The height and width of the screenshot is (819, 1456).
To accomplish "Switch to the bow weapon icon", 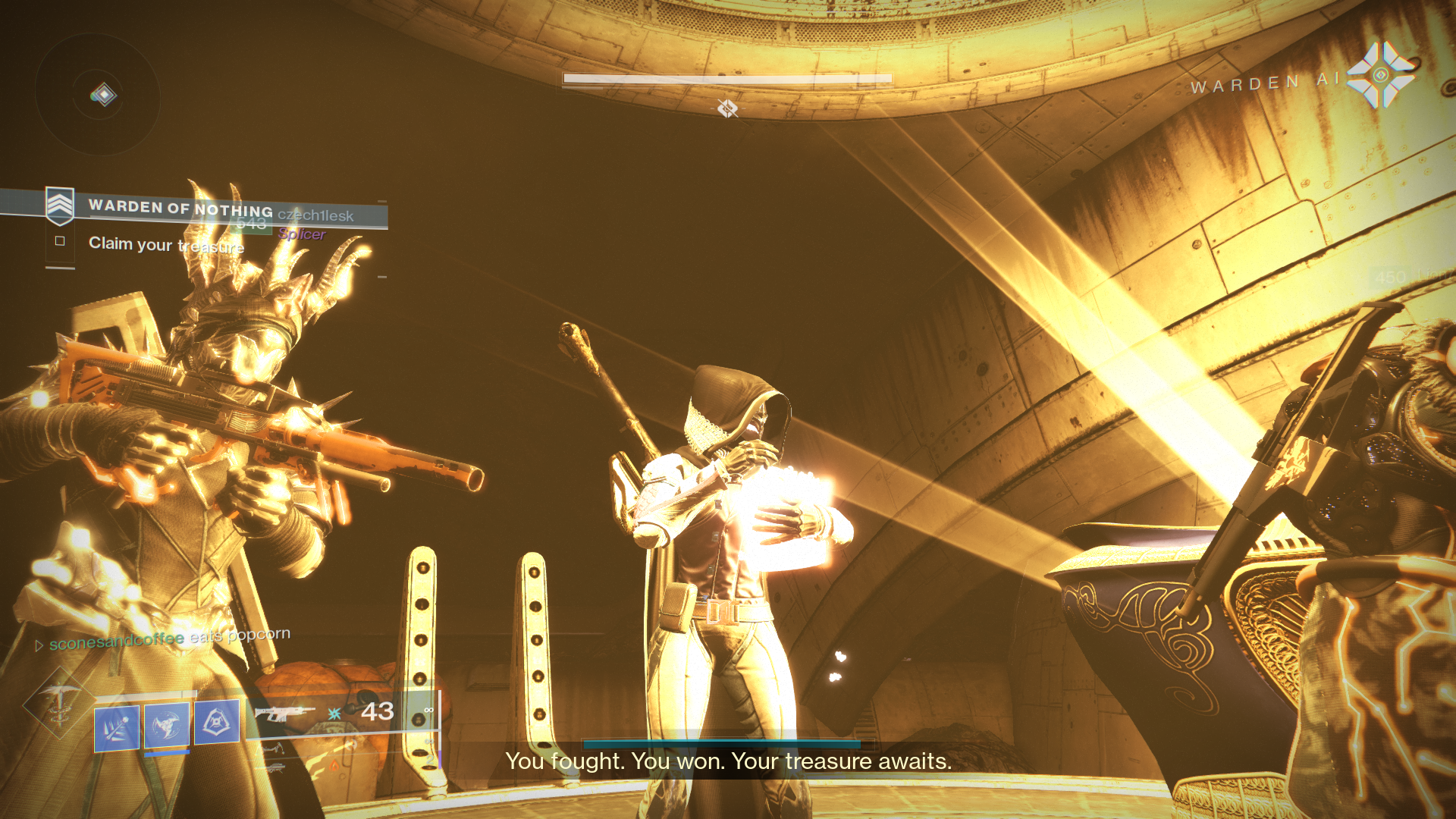I will [x=271, y=749].
